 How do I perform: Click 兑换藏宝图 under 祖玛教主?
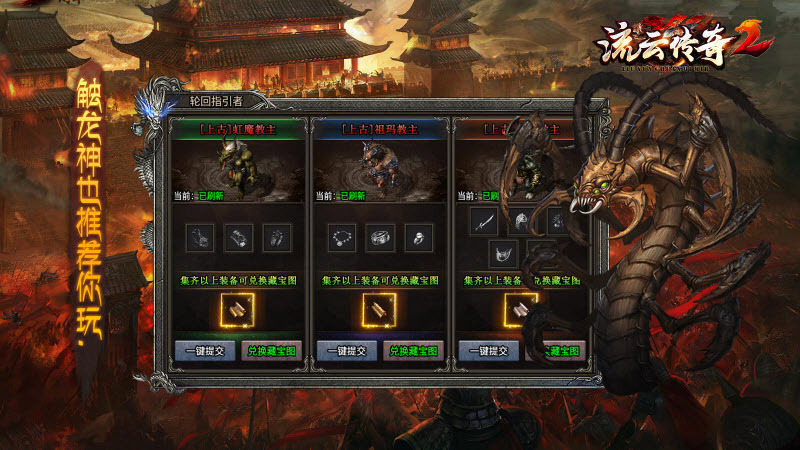point(414,351)
